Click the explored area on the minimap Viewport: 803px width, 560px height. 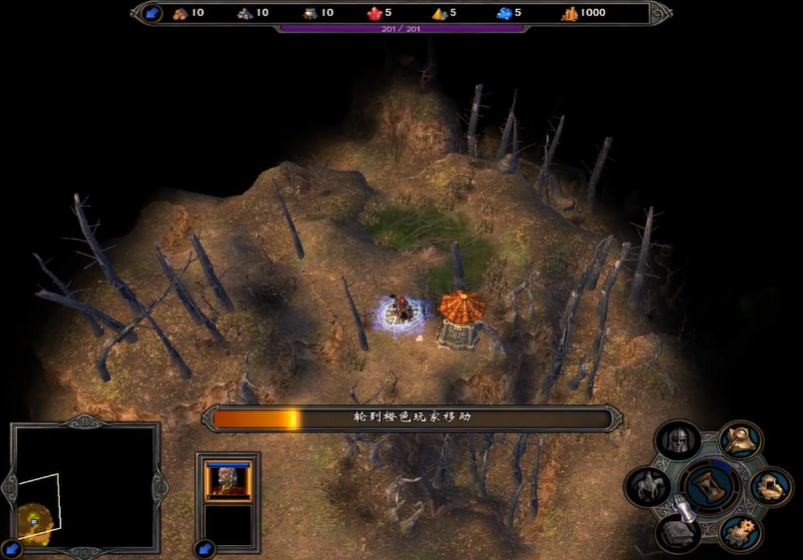click(34, 518)
